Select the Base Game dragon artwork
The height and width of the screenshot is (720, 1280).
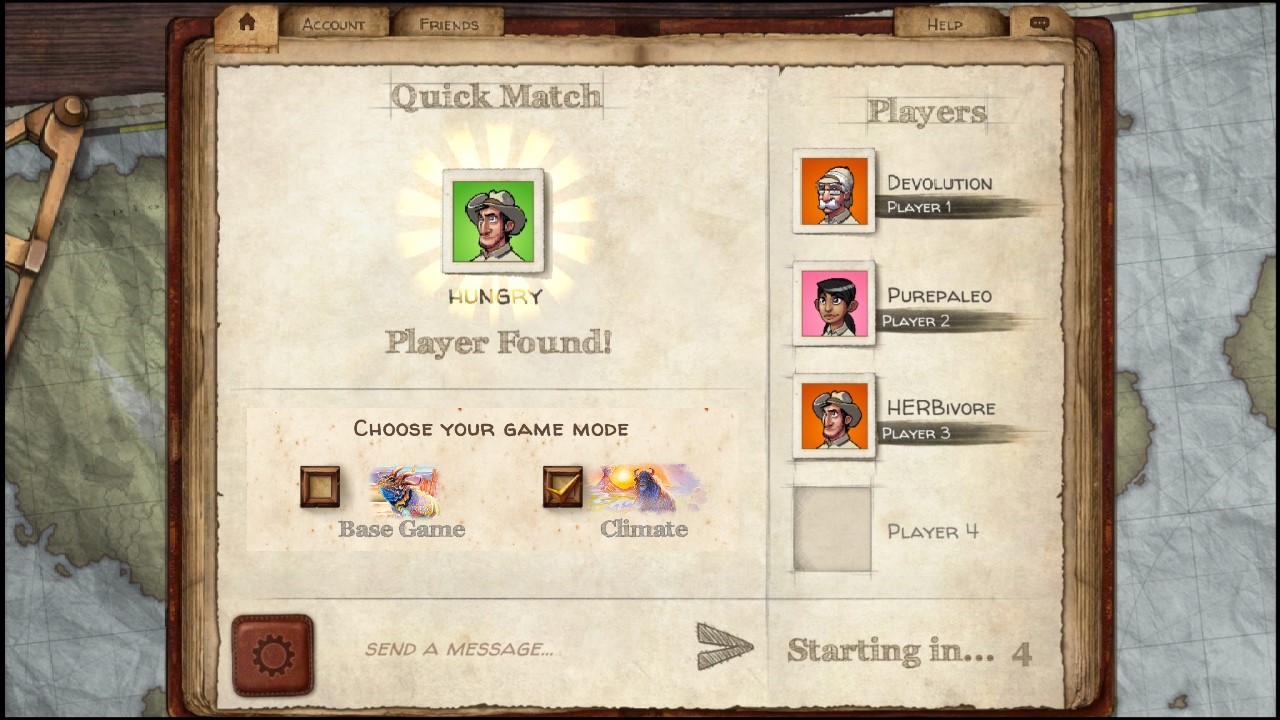(x=406, y=489)
